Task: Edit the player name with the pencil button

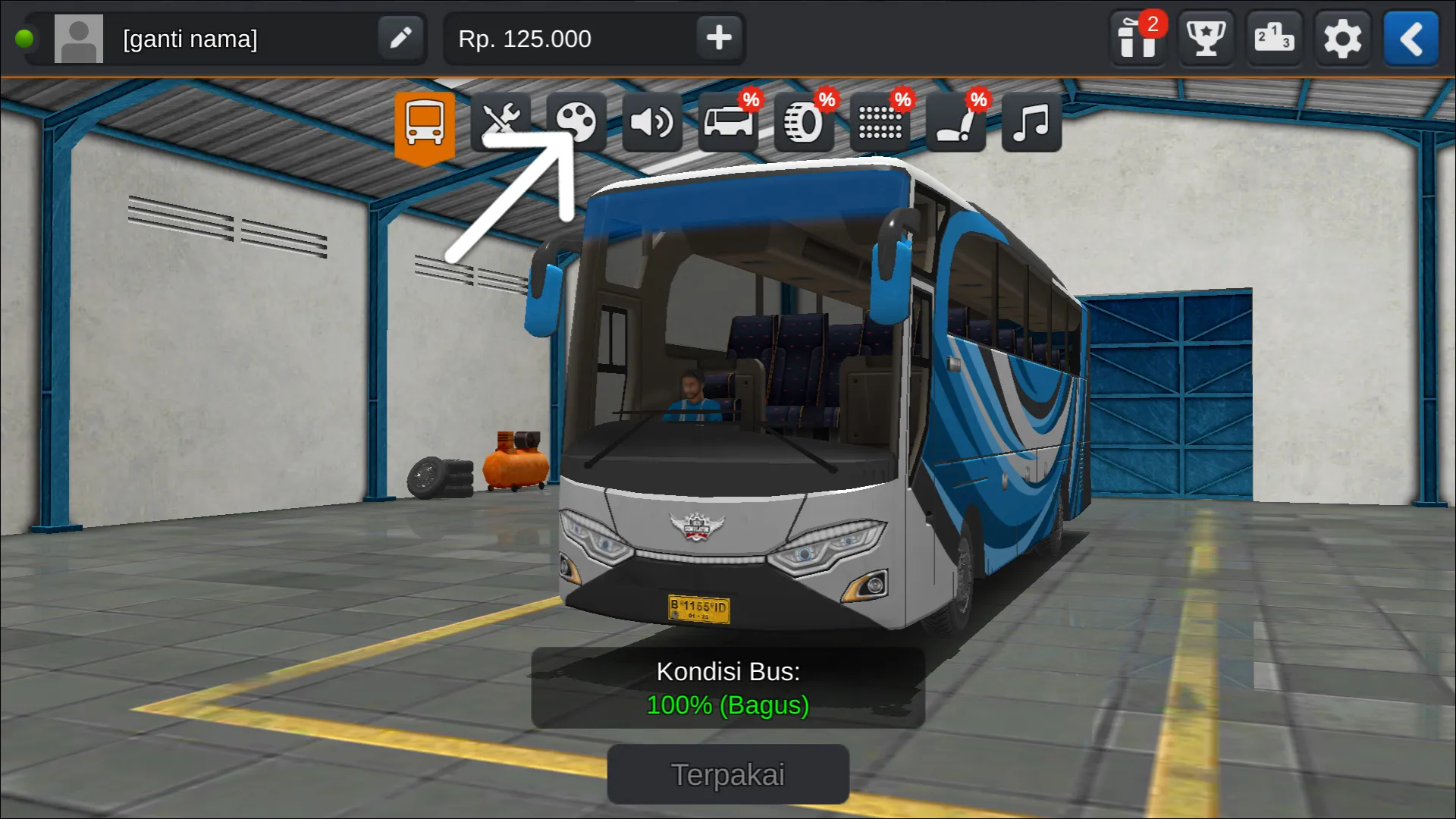Action: point(400,38)
